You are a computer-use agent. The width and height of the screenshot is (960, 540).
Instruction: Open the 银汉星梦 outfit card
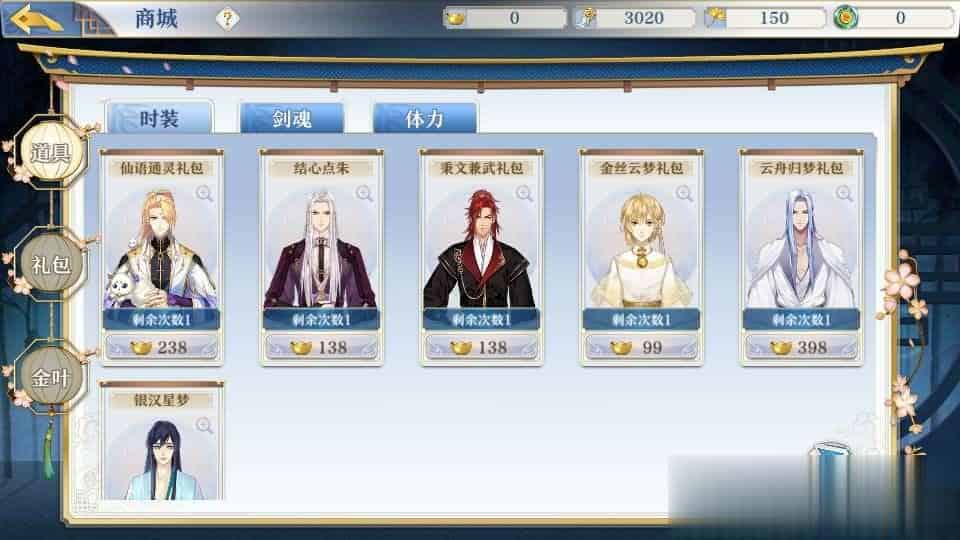click(161, 450)
